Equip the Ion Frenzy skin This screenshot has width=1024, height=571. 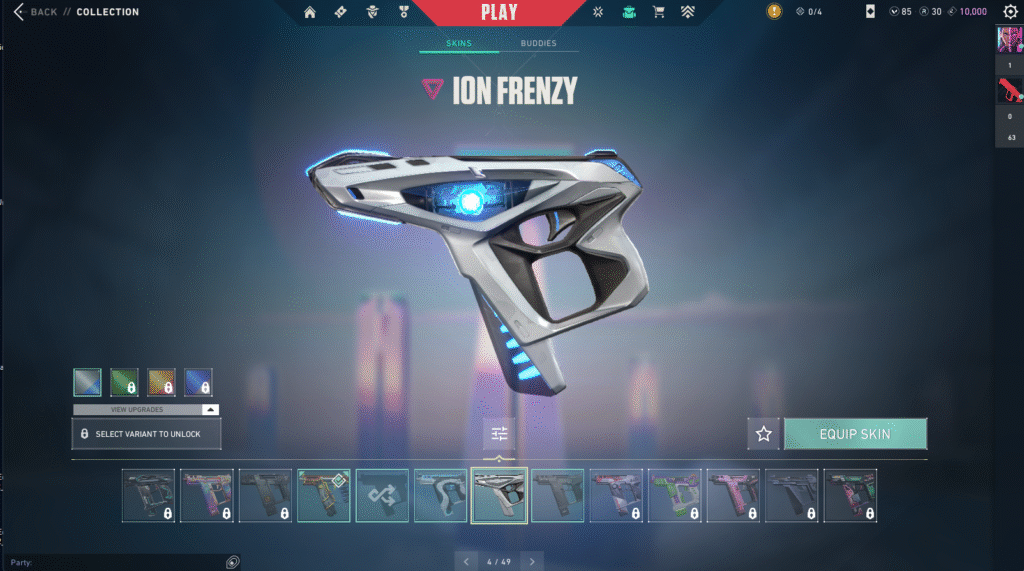coord(855,434)
